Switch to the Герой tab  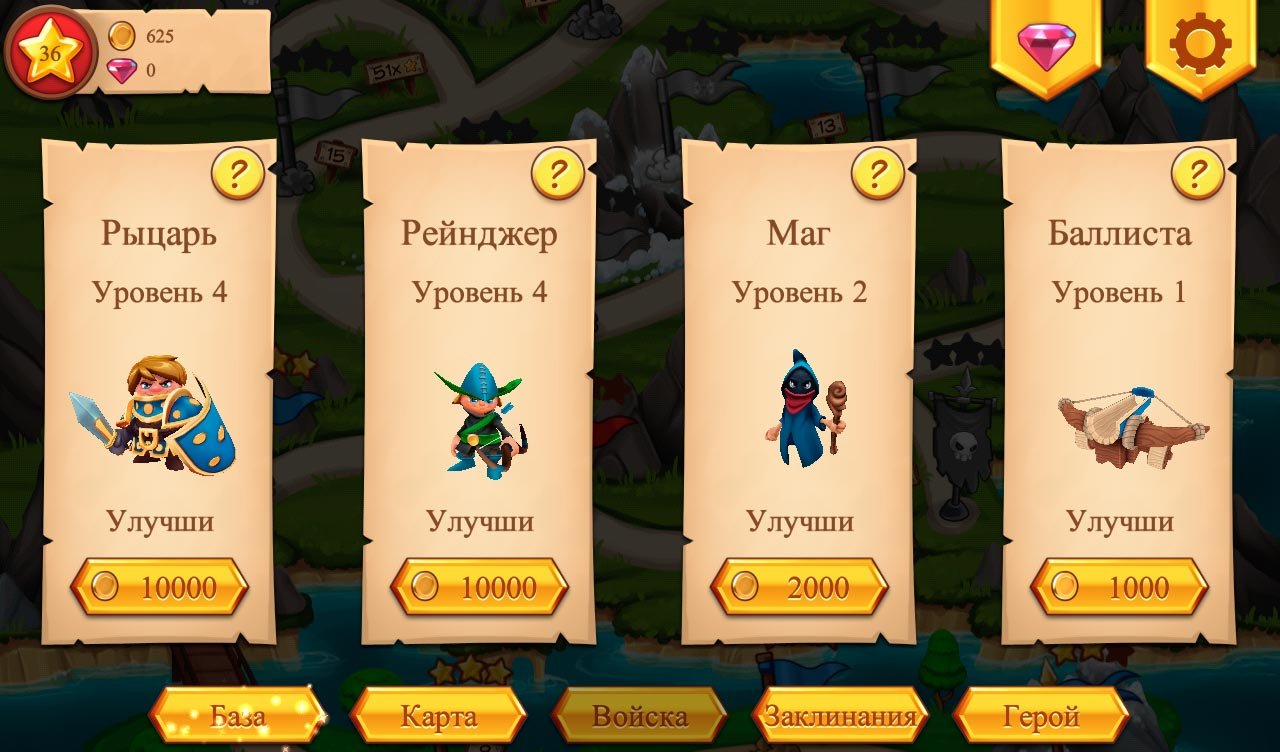coord(1041,716)
